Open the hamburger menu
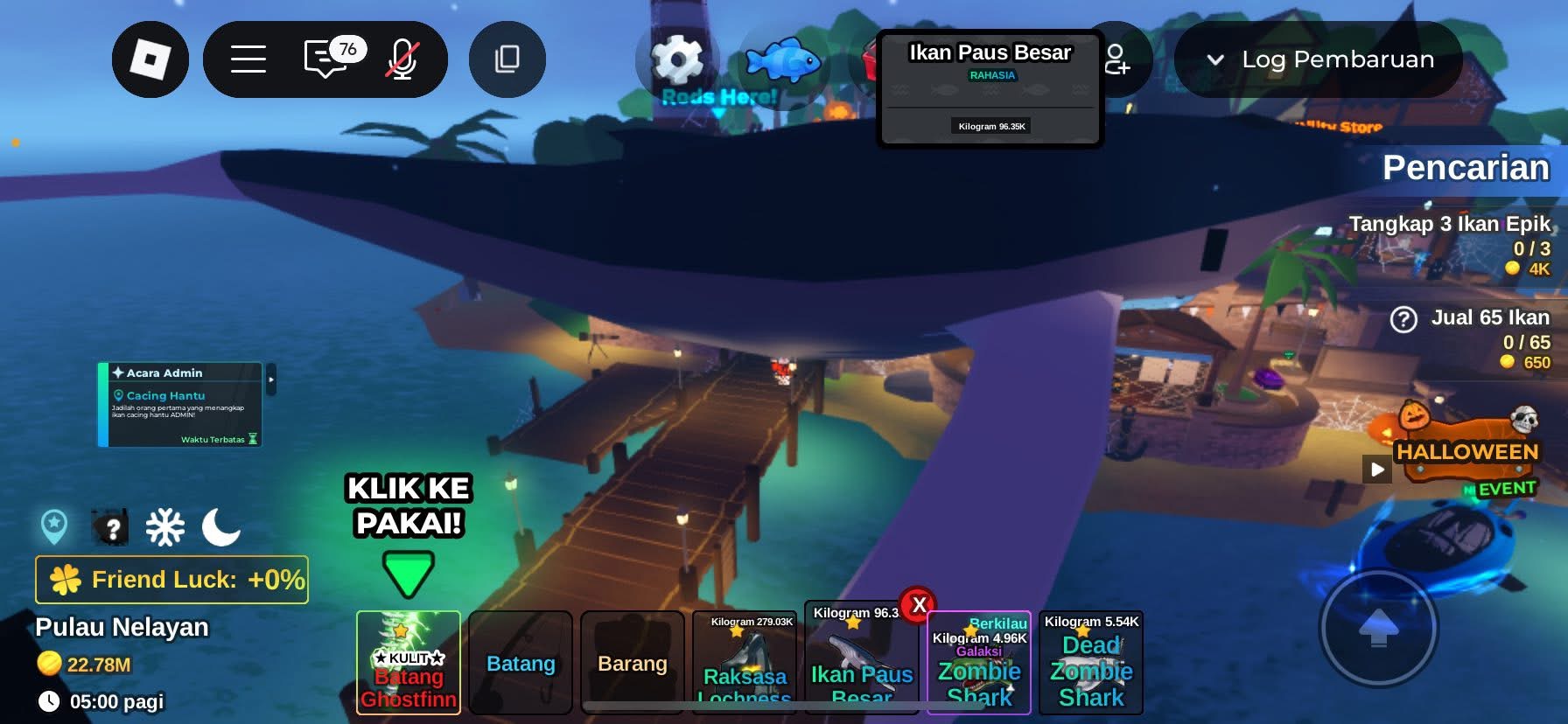Image resolution: width=1568 pixels, height=724 pixels. coord(248,59)
